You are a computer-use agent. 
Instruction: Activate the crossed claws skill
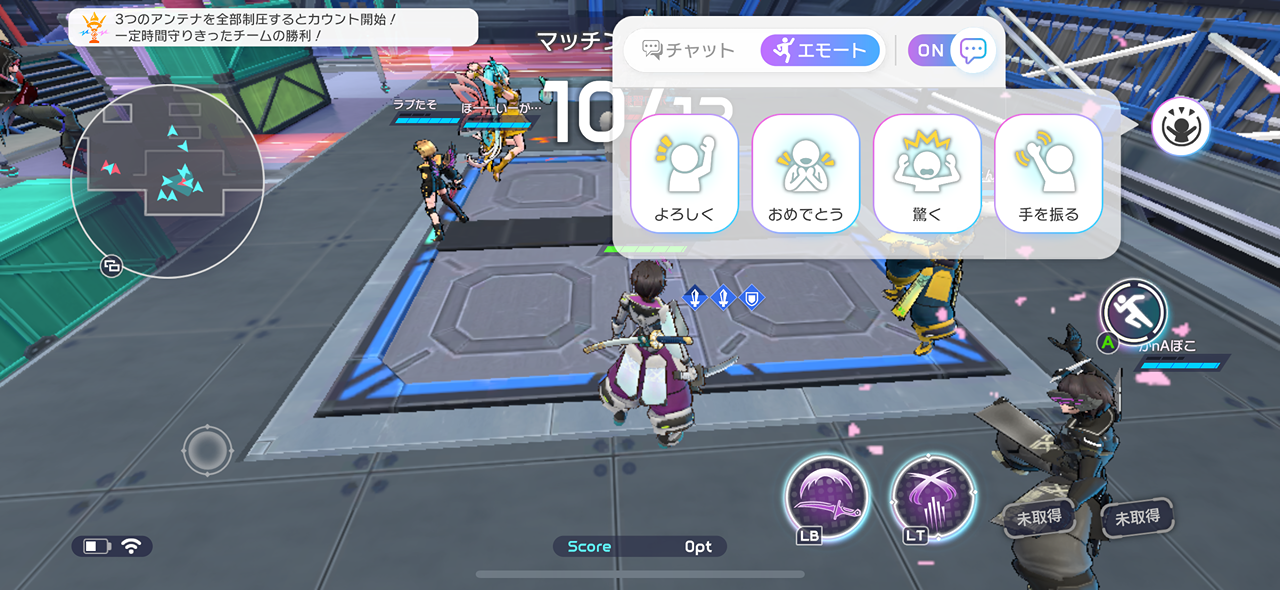pyautogui.click(x=931, y=495)
